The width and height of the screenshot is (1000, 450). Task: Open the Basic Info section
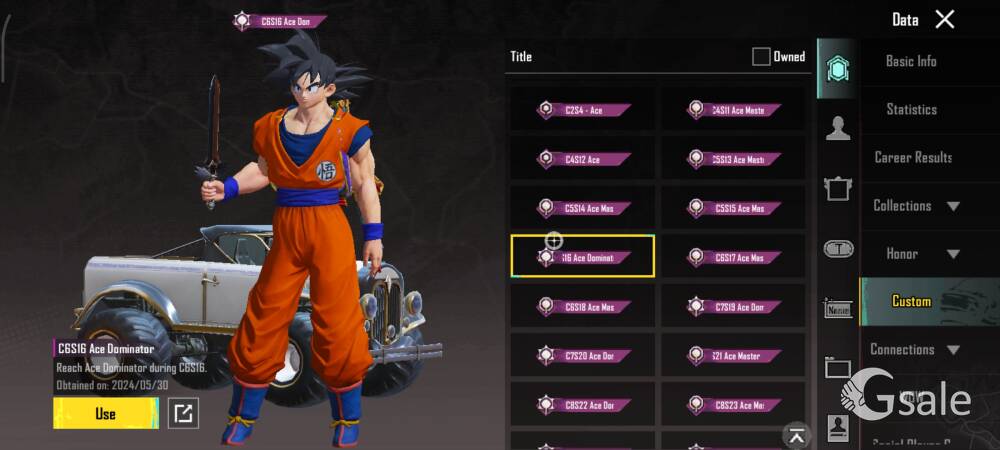click(x=911, y=61)
